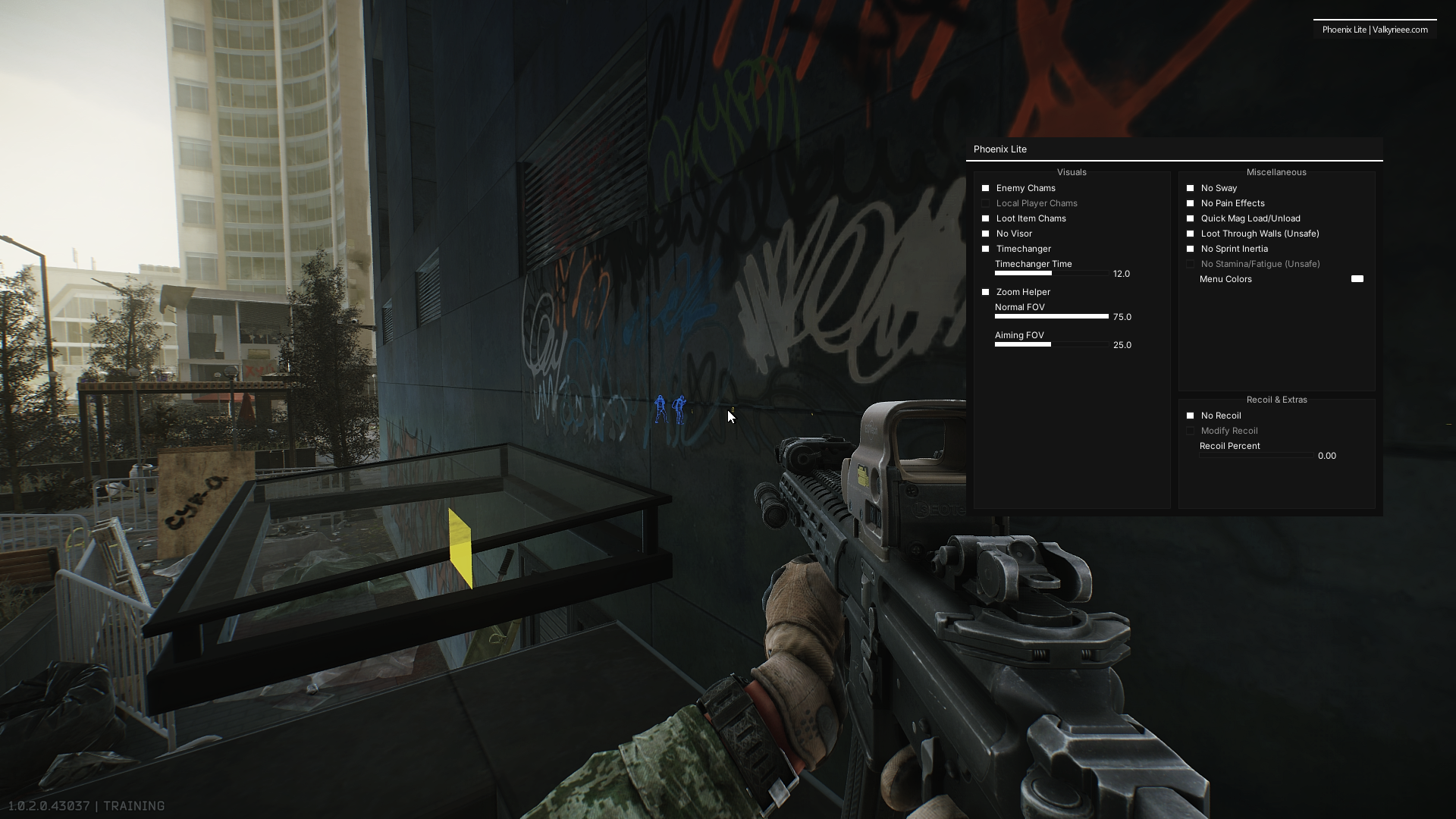Click the Phoenix Lite Valkyrieee.com banner
This screenshot has height=819, width=1456.
click(1374, 30)
